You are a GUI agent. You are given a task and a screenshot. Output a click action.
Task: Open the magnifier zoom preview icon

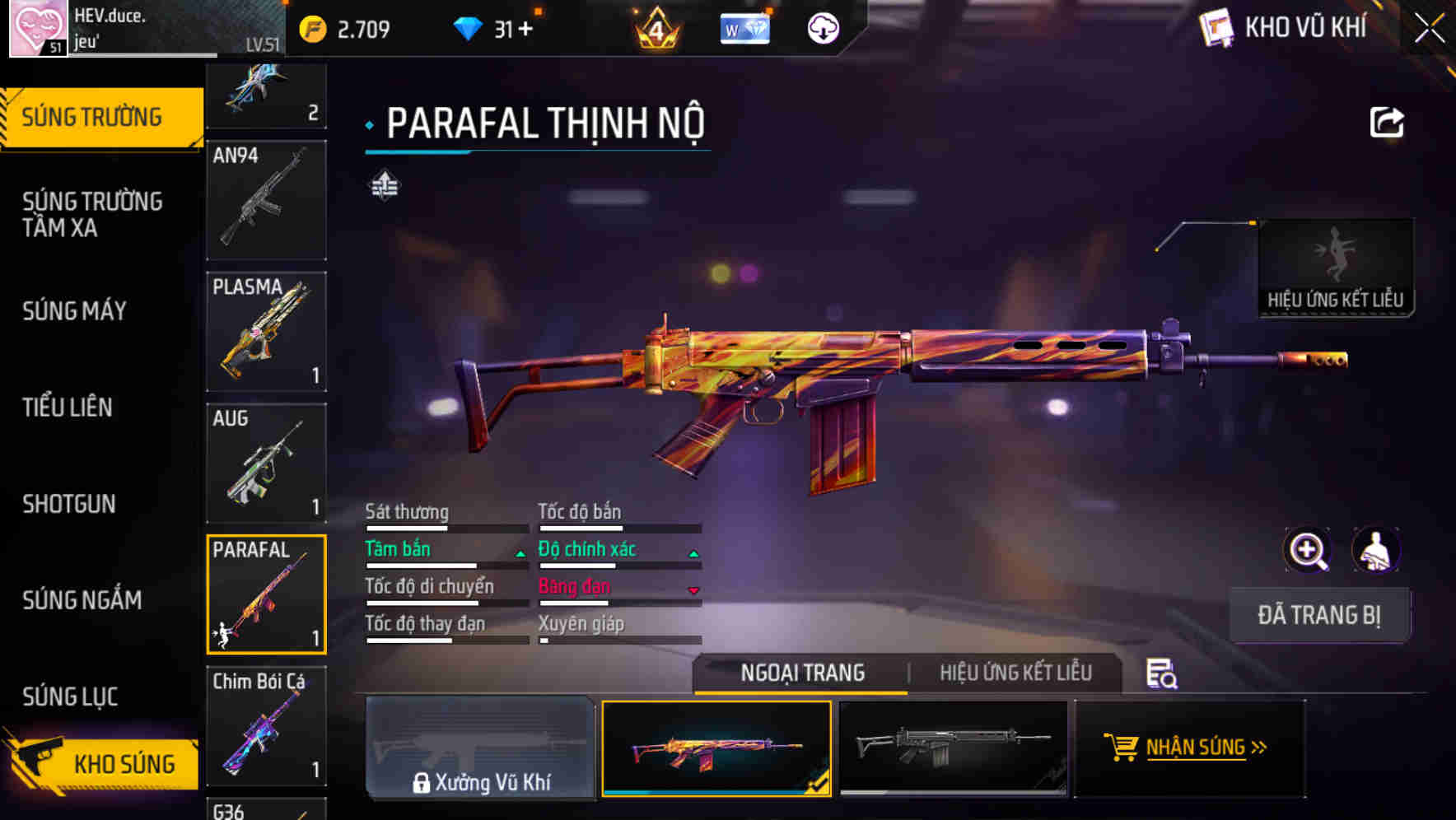pos(1308,550)
